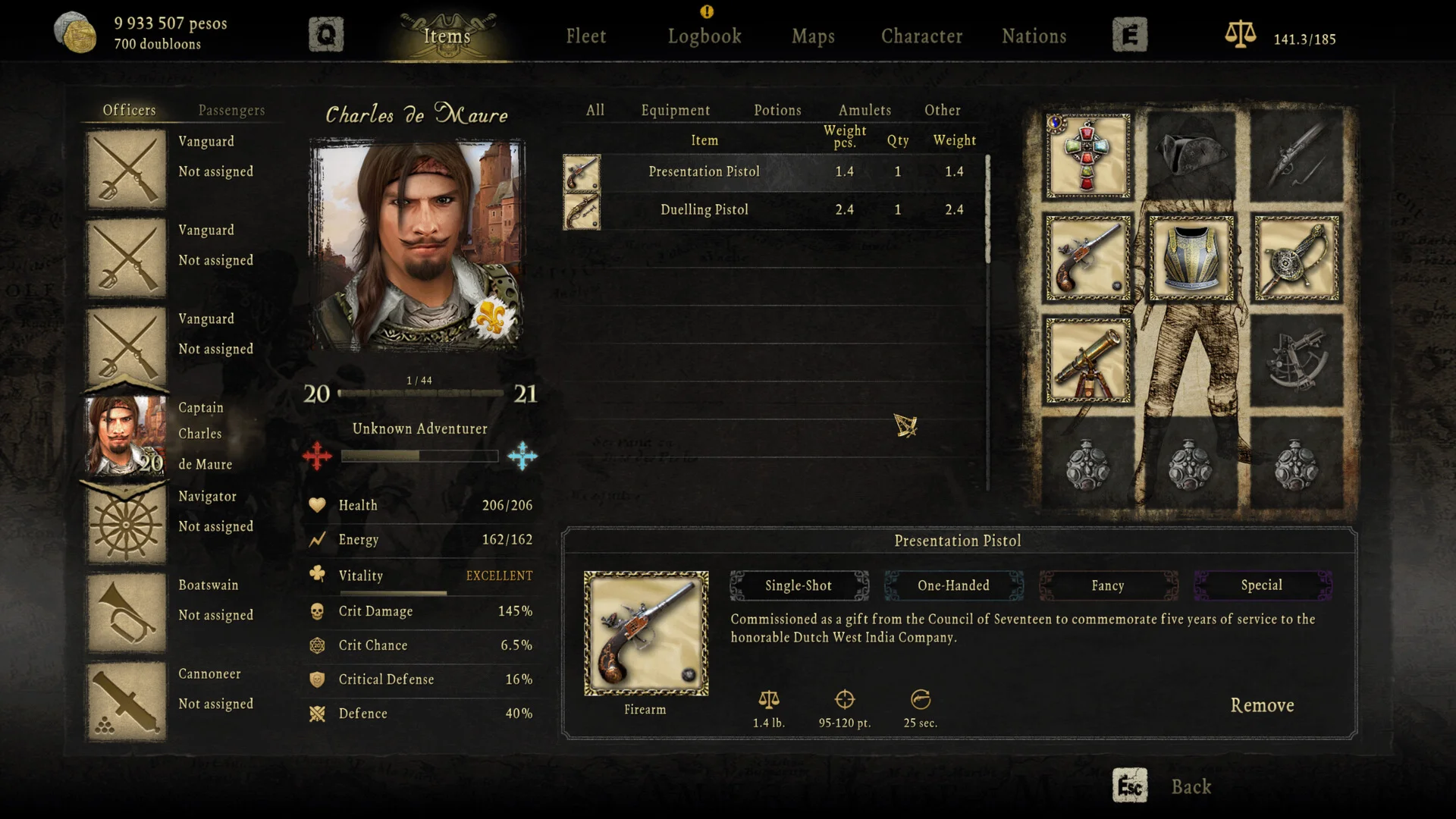This screenshot has height=819, width=1456.
Task: Open the Fleet tab
Action: coord(585,36)
